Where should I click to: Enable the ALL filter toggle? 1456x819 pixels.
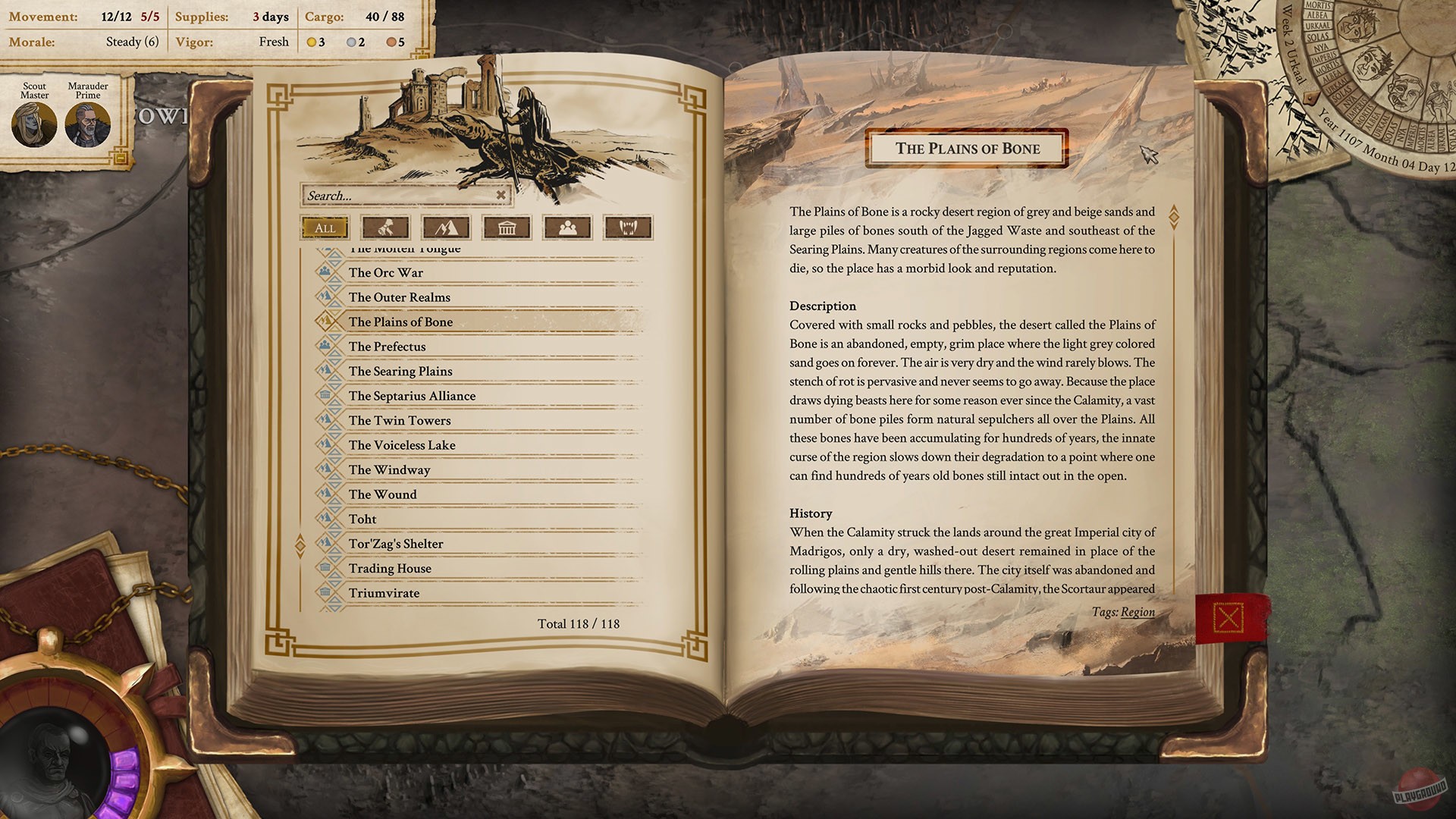coord(324,227)
